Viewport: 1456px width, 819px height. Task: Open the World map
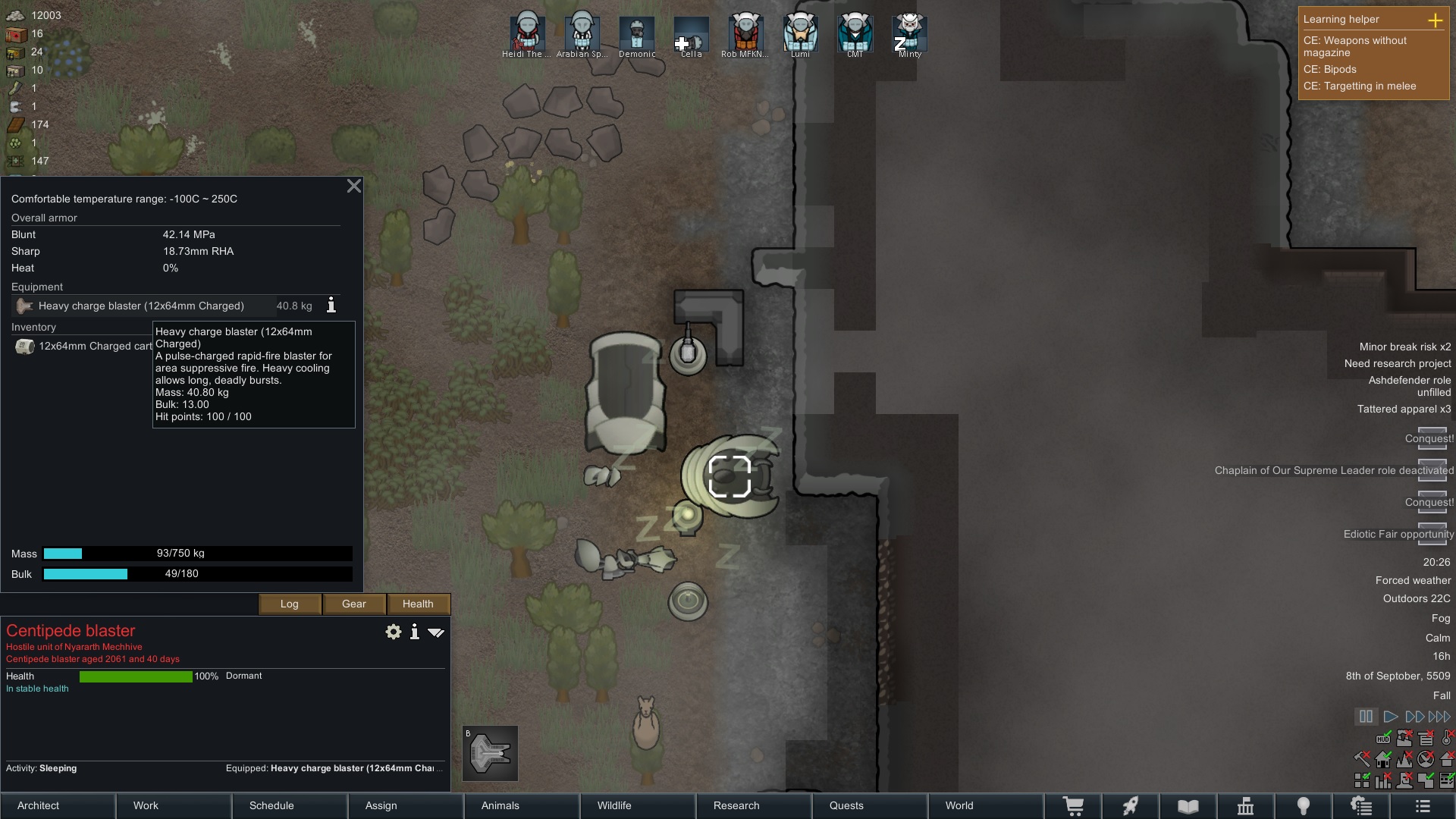(x=986, y=805)
